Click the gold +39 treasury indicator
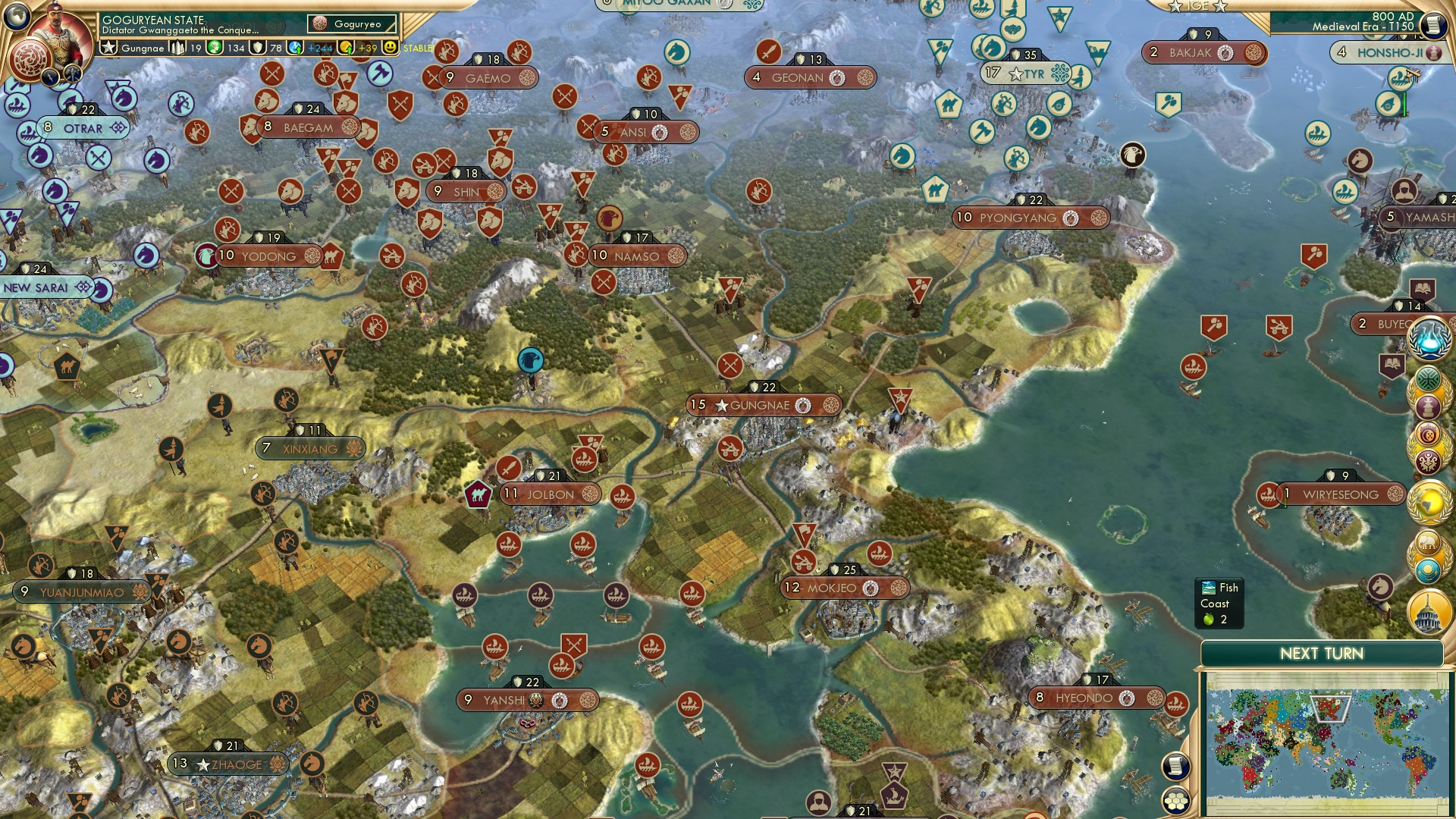Screen dimensions: 1456x819 click(369, 49)
